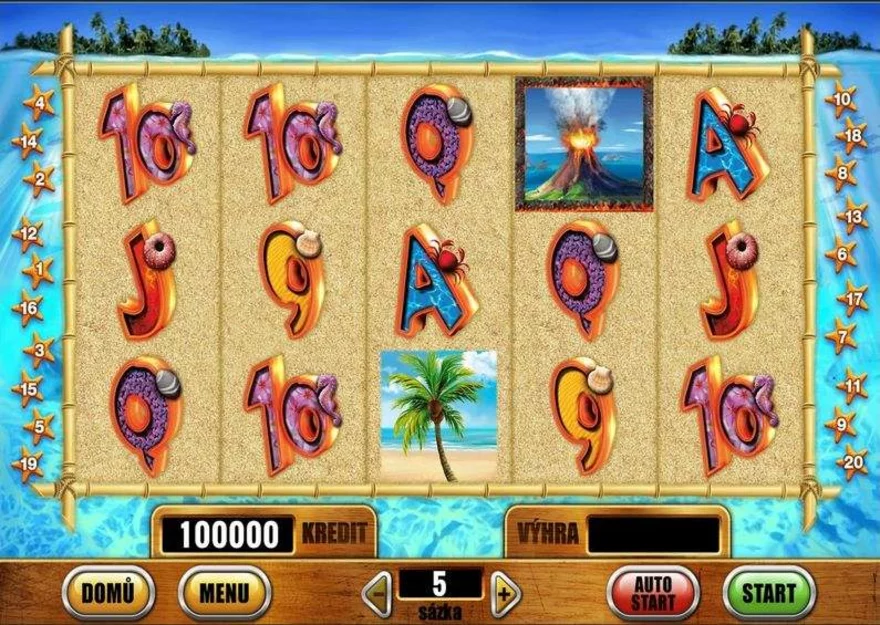Show the payline 13 star marker

coord(851,215)
